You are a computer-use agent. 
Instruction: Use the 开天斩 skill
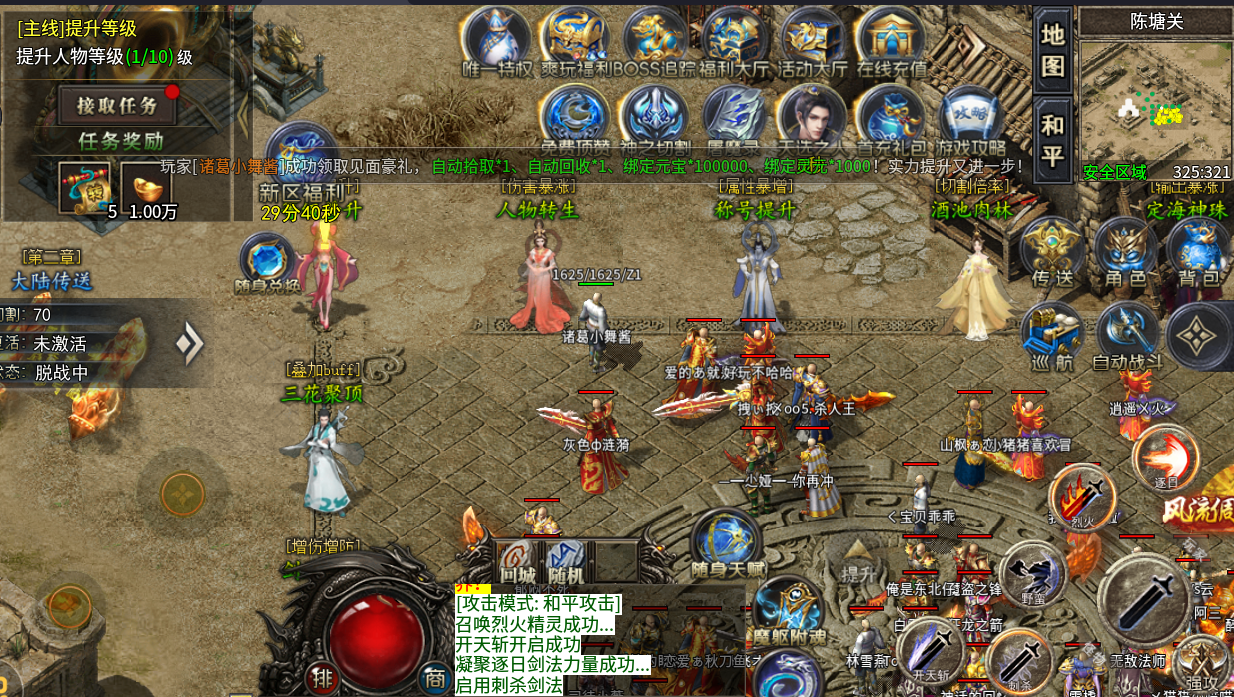click(931, 651)
